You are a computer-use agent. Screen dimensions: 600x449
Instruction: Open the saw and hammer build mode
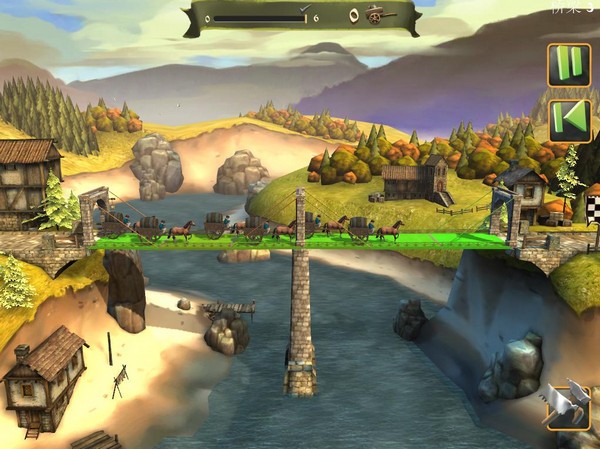click(567, 406)
